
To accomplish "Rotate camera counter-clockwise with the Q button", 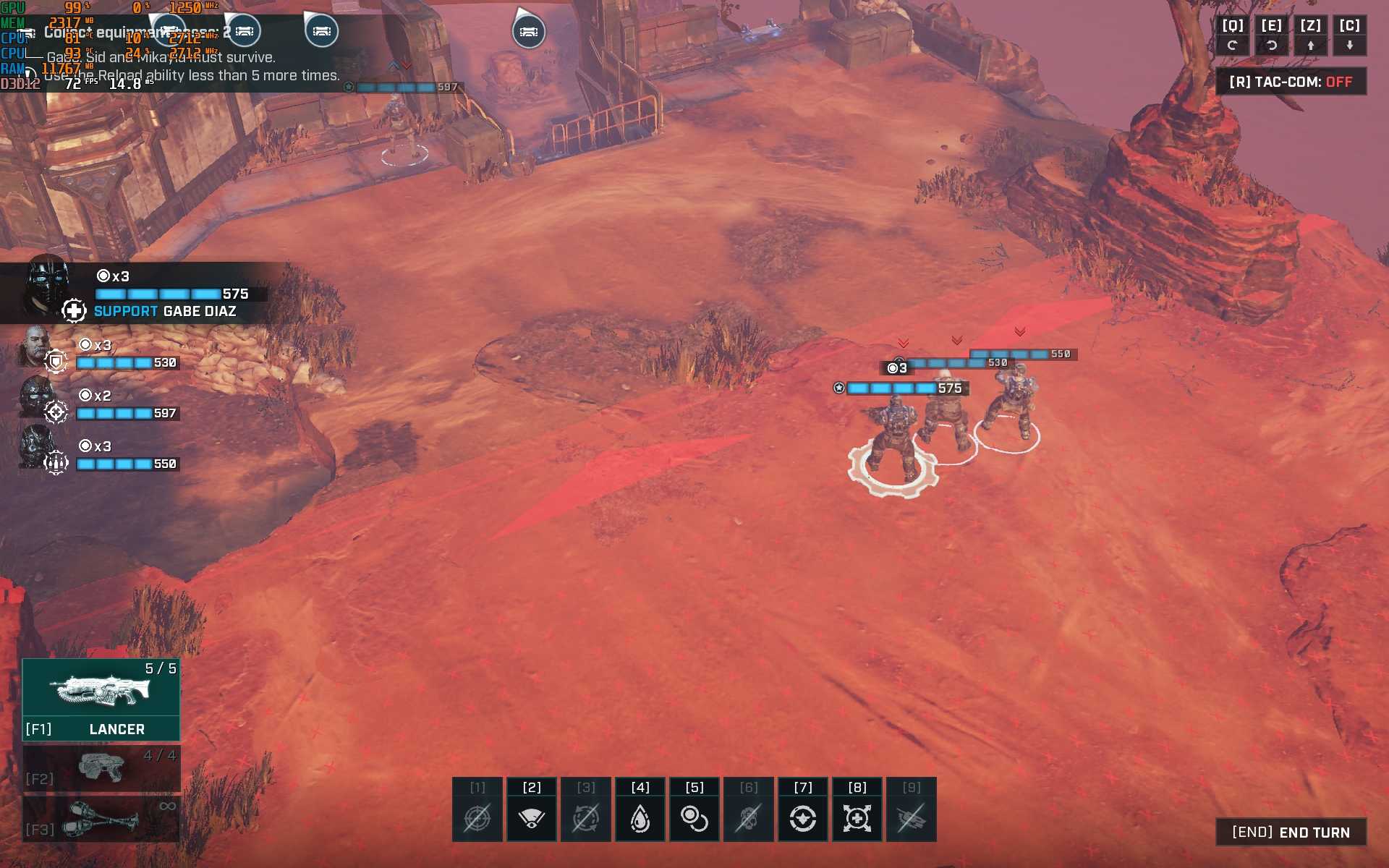I will click(x=1233, y=35).
